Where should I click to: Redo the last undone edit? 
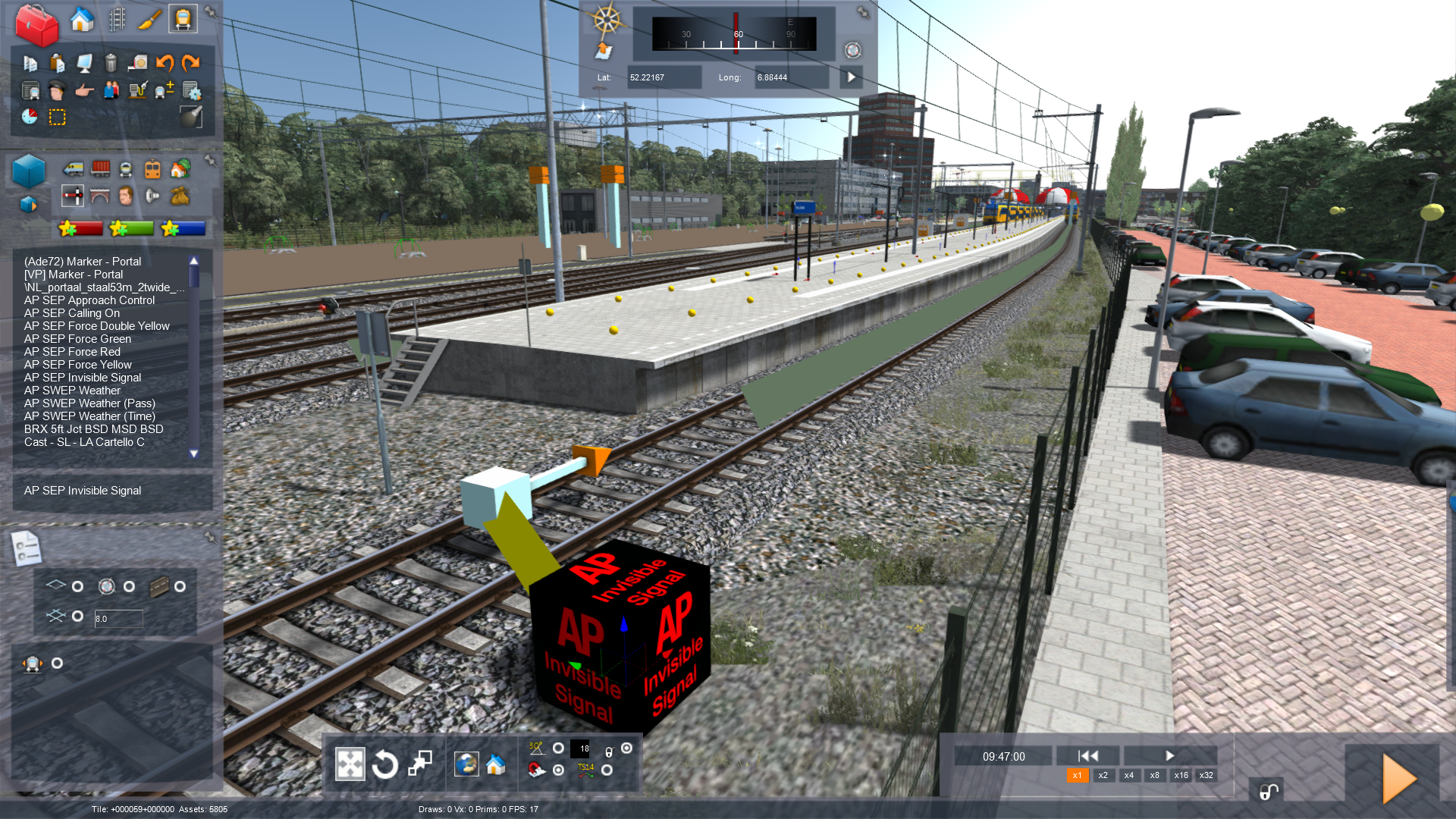tap(191, 63)
